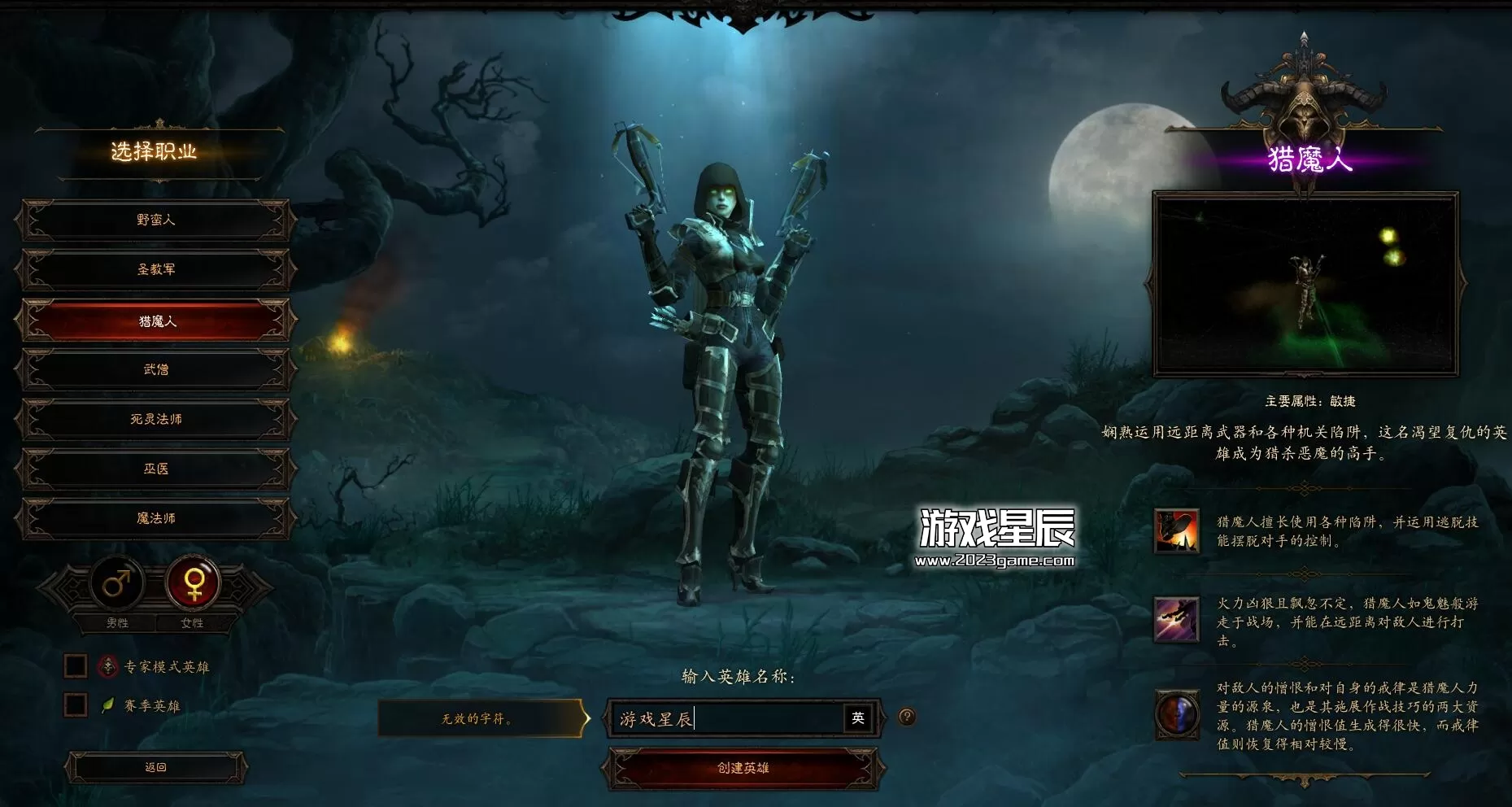This screenshot has height=807, width=1512.
Task: Click the trap skill icon
Action: 1176,531
